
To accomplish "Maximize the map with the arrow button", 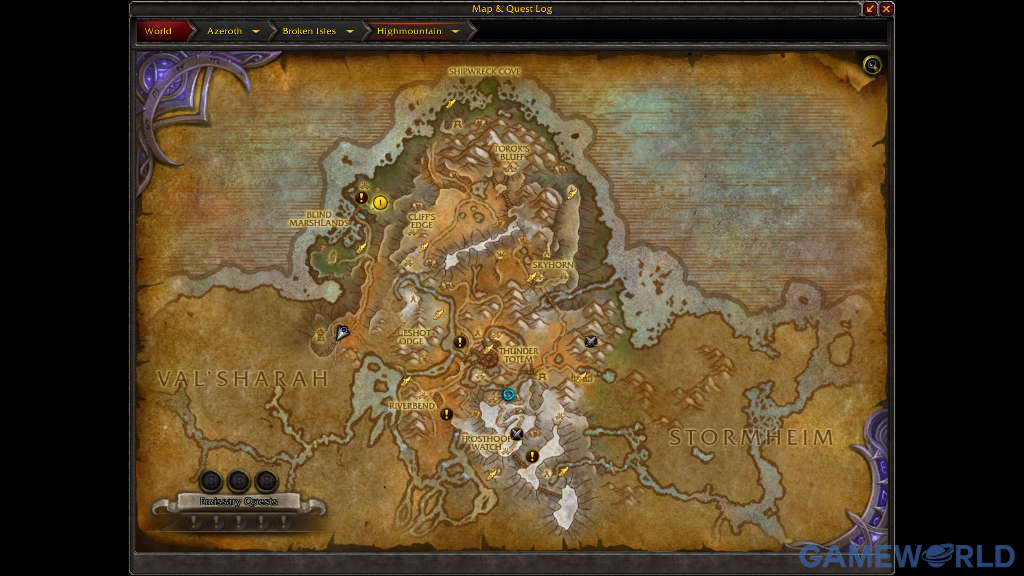I will pos(870,9).
